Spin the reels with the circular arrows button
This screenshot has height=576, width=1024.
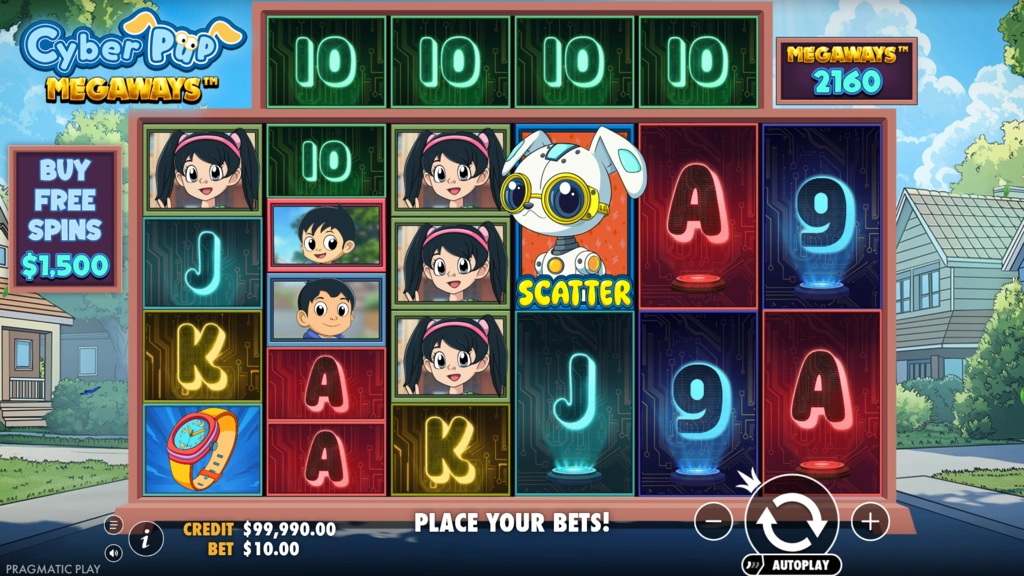coord(791,519)
